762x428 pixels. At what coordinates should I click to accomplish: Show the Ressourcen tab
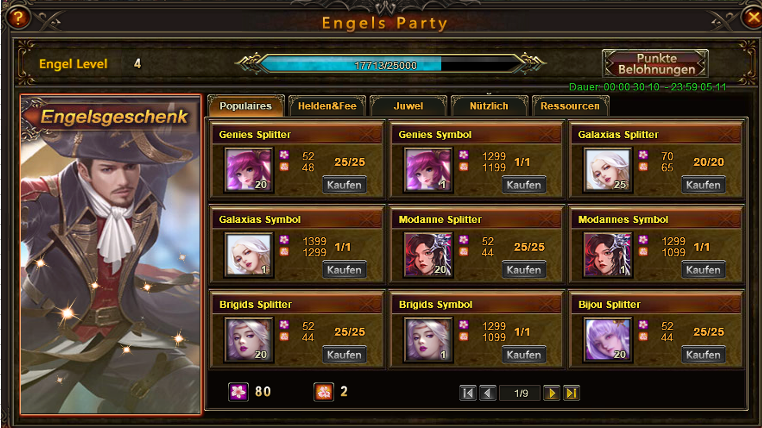coord(570,106)
